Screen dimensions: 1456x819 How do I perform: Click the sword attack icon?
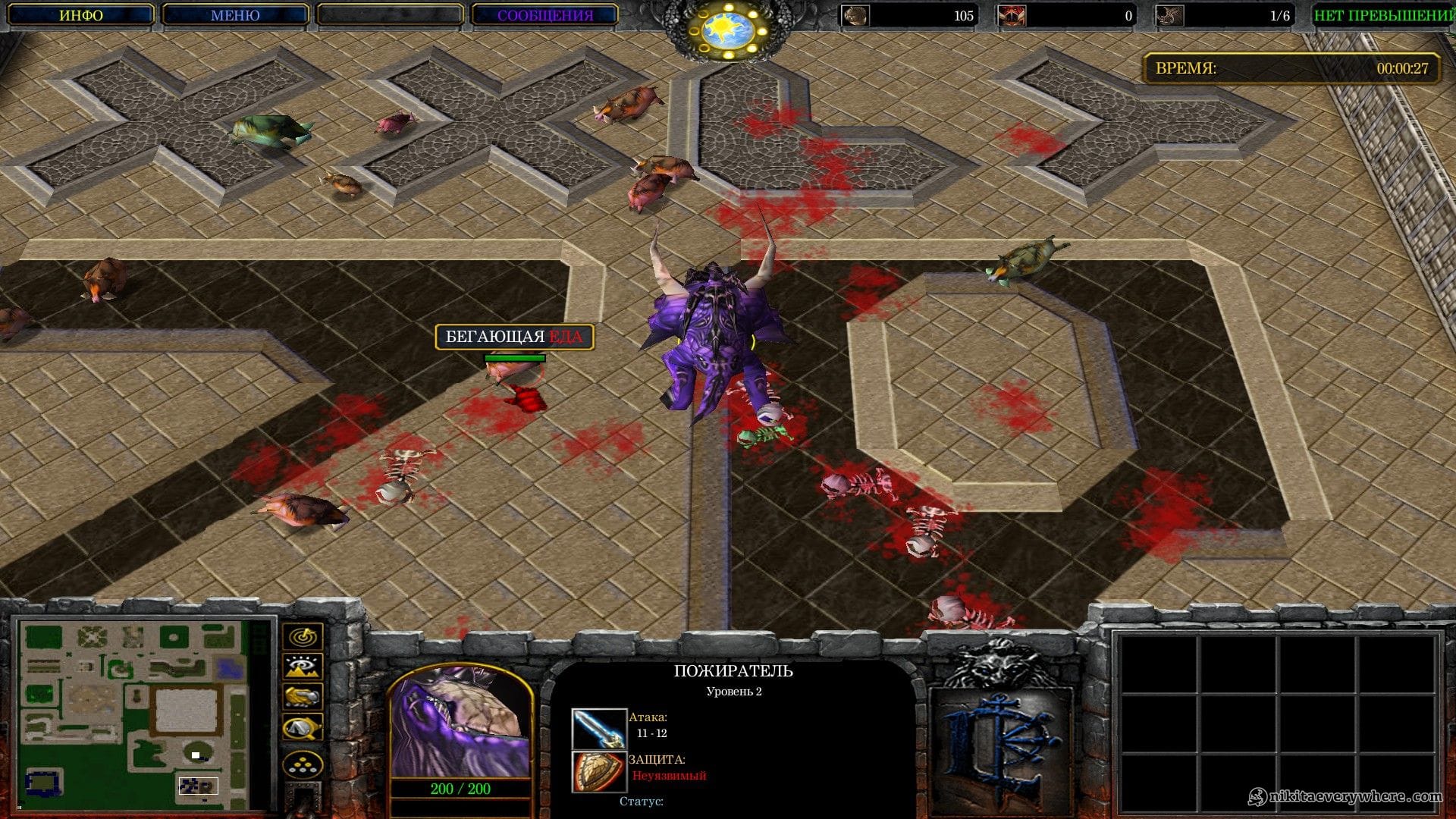tap(598, 729)
